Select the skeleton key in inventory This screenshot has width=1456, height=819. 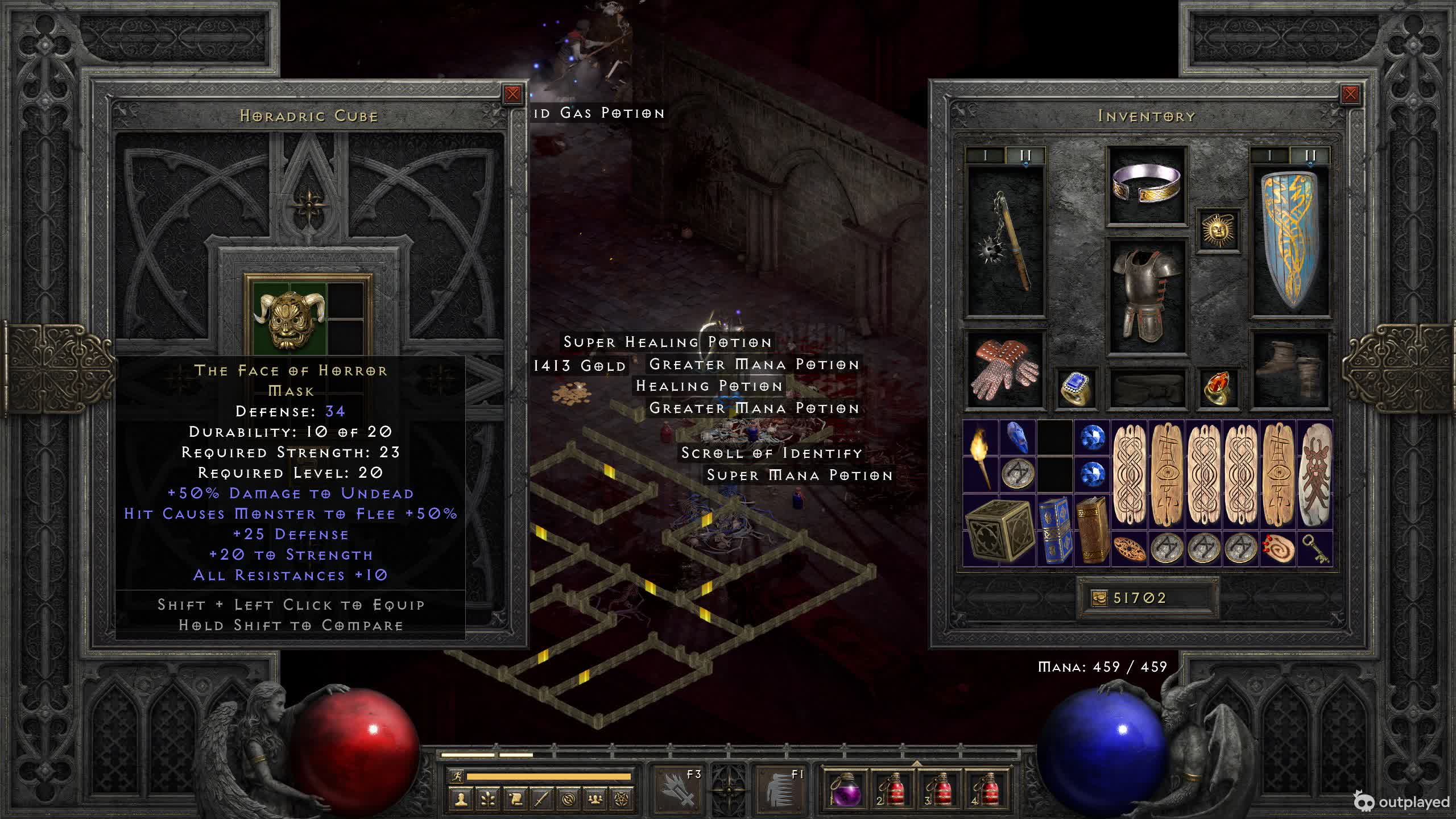[1315, 549]
